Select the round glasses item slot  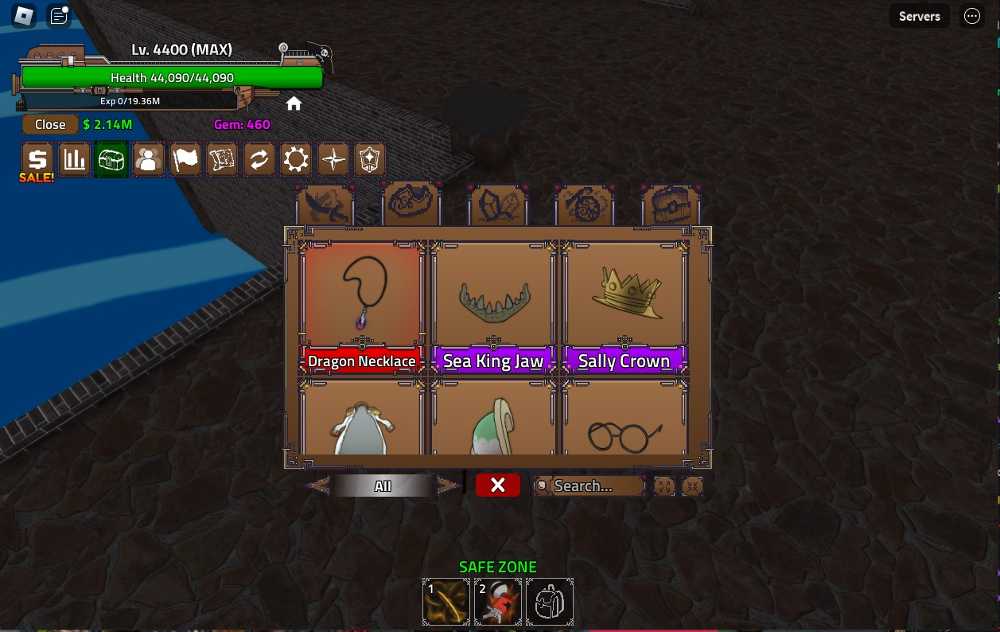(624, 422)
